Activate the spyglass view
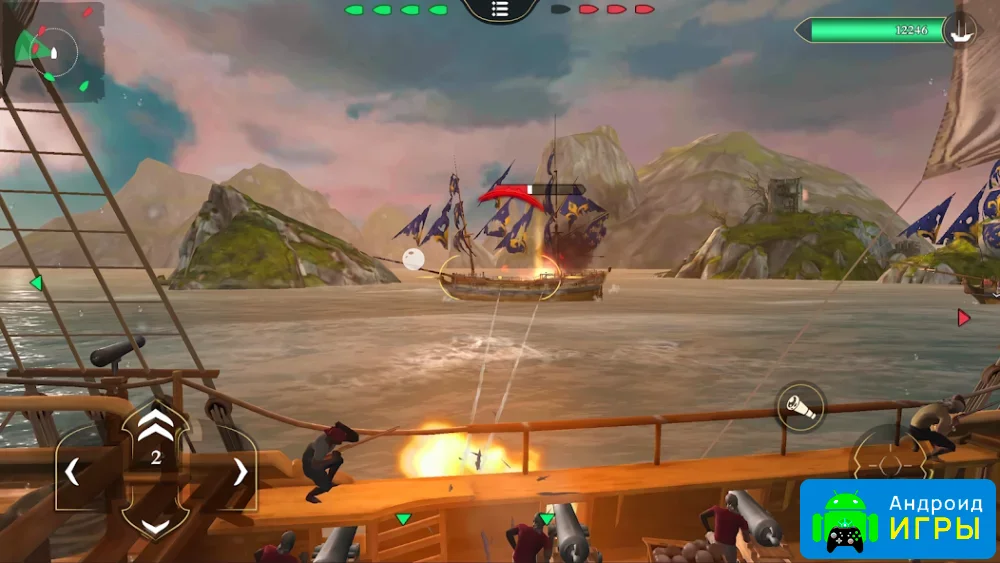 [801, 406]
